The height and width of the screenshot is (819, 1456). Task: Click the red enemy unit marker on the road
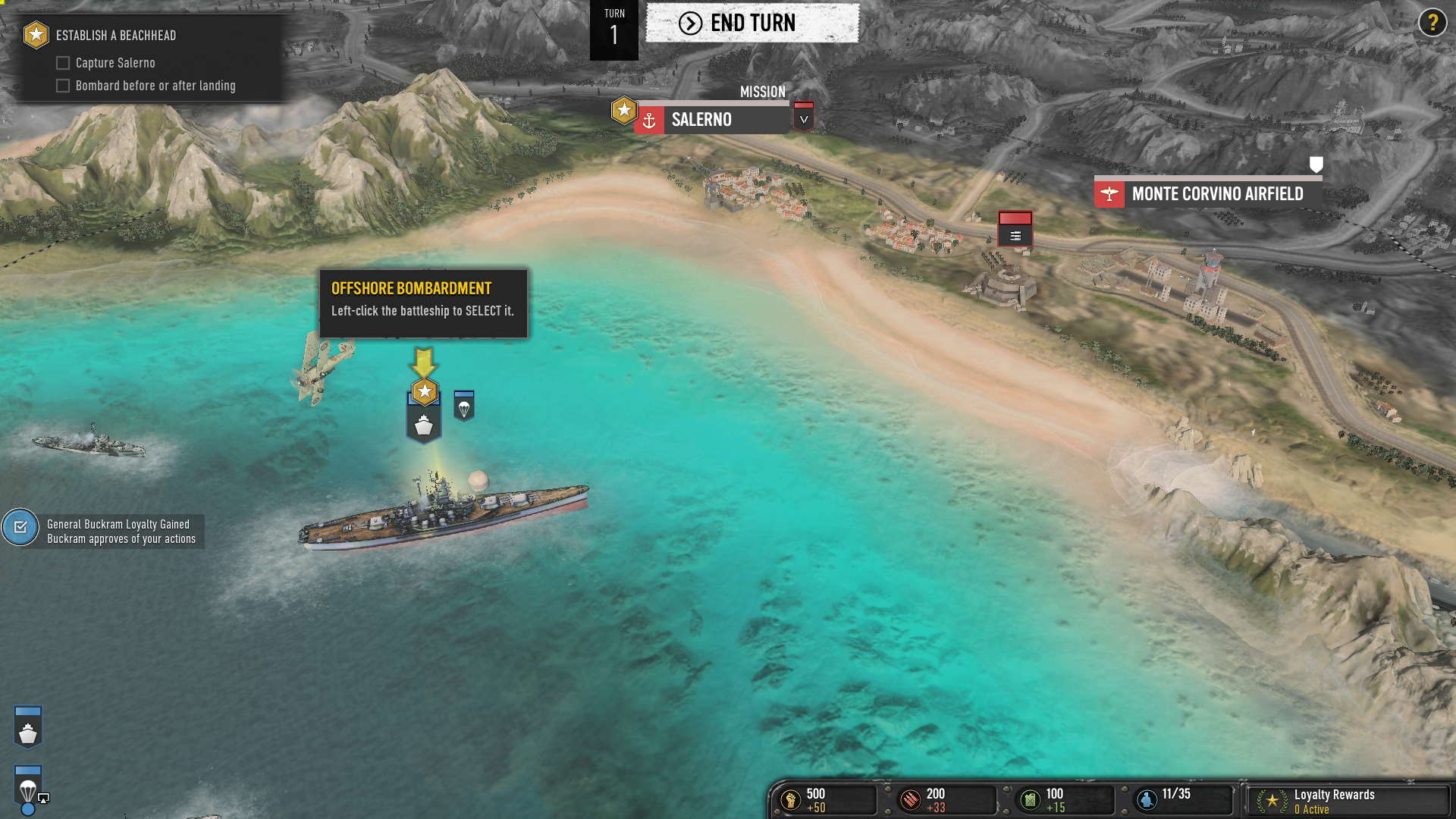click(1015, 228)
